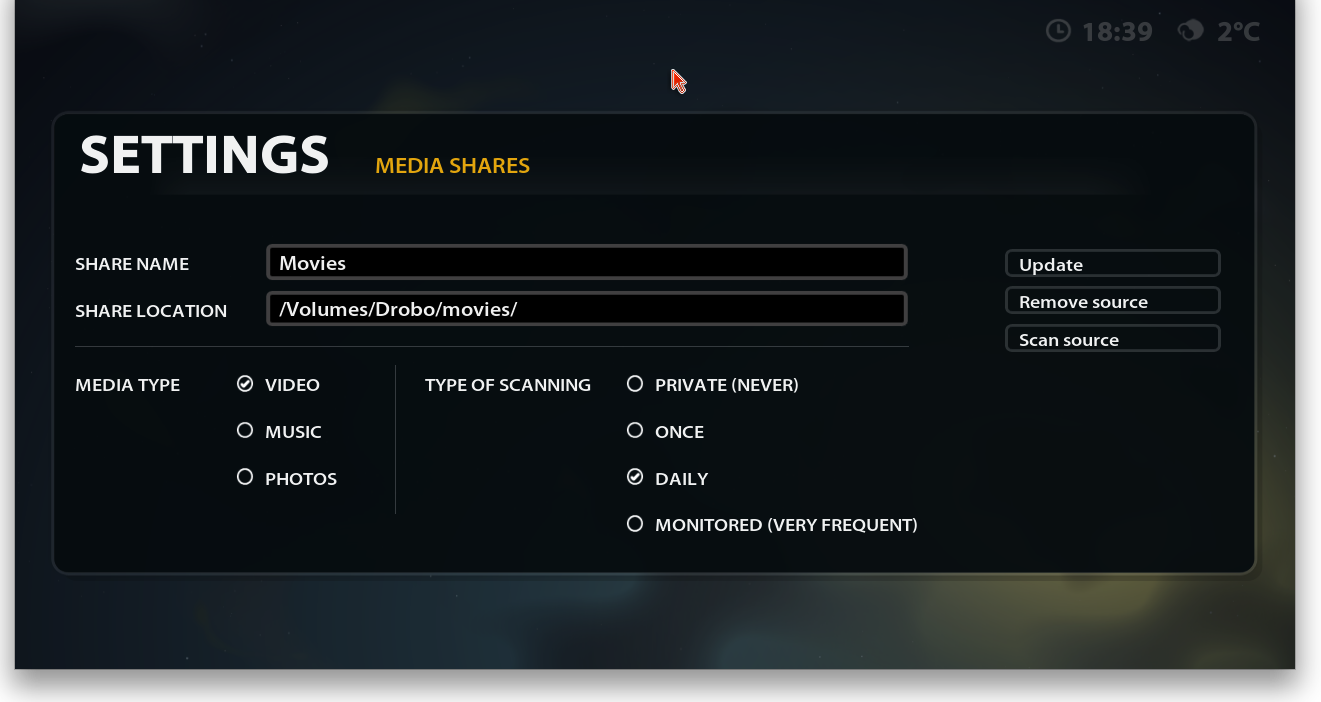Click the Update button

click(1112, 264)
